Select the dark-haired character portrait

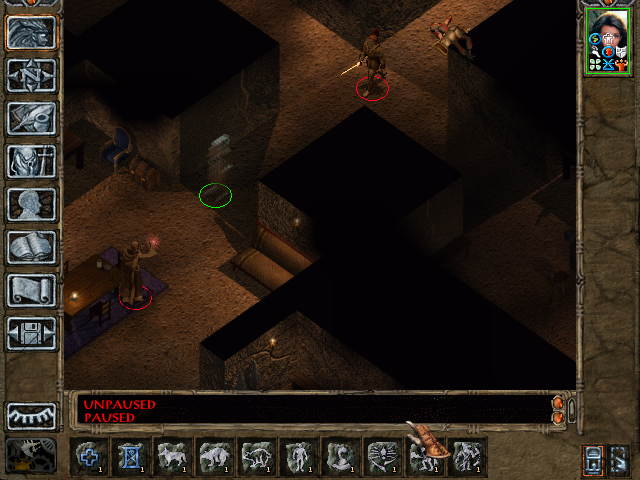pos(608,40)
